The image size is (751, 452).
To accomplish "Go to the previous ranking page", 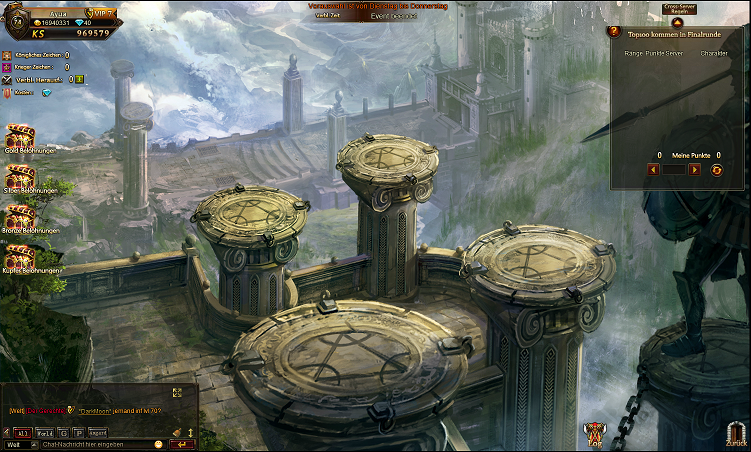I will click(653, 170).
